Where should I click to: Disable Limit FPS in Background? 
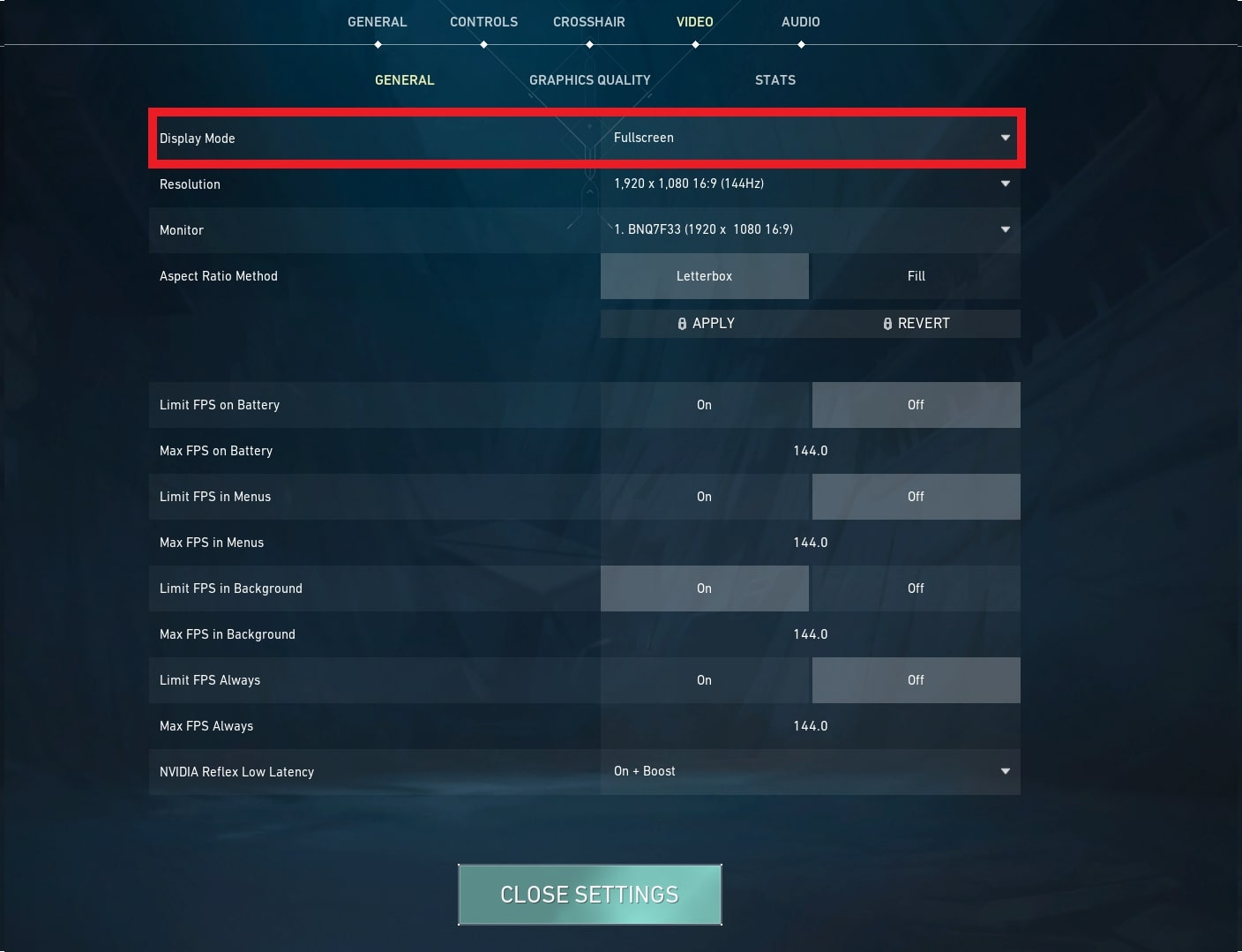pyautogui.click(x=916, y=588)
